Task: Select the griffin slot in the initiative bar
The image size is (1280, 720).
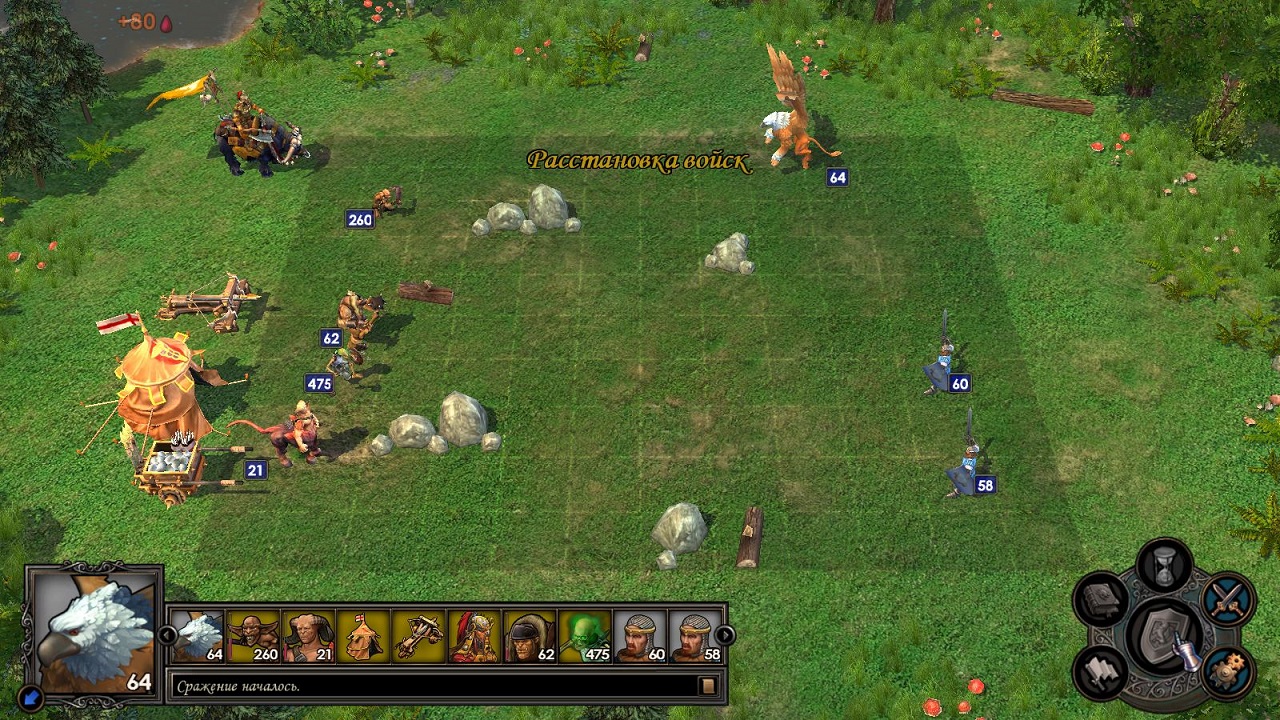Action: (197, 636)
